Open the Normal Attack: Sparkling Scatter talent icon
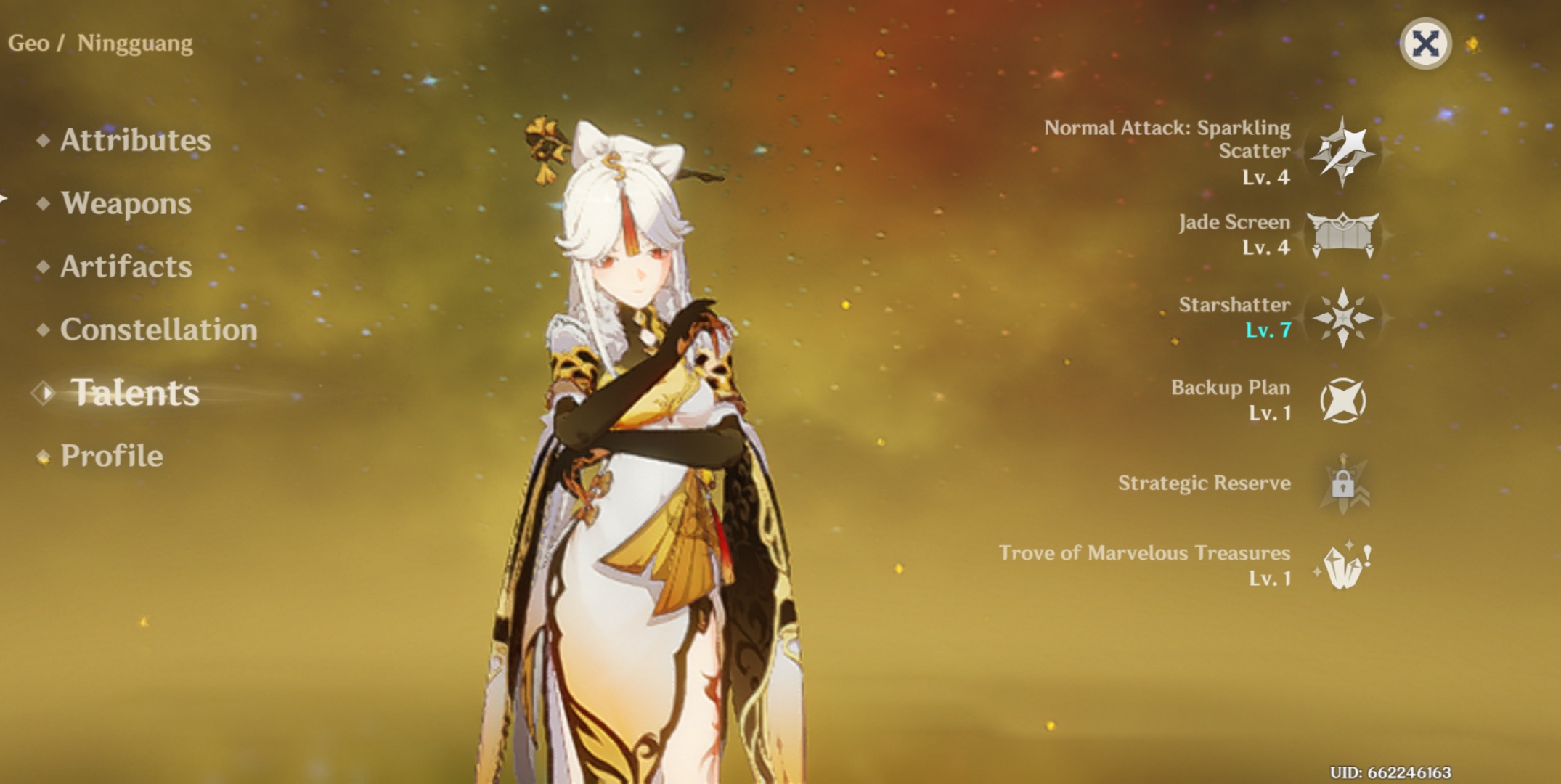Viewport: 1561px width, 784px height. click(1343, 152)
